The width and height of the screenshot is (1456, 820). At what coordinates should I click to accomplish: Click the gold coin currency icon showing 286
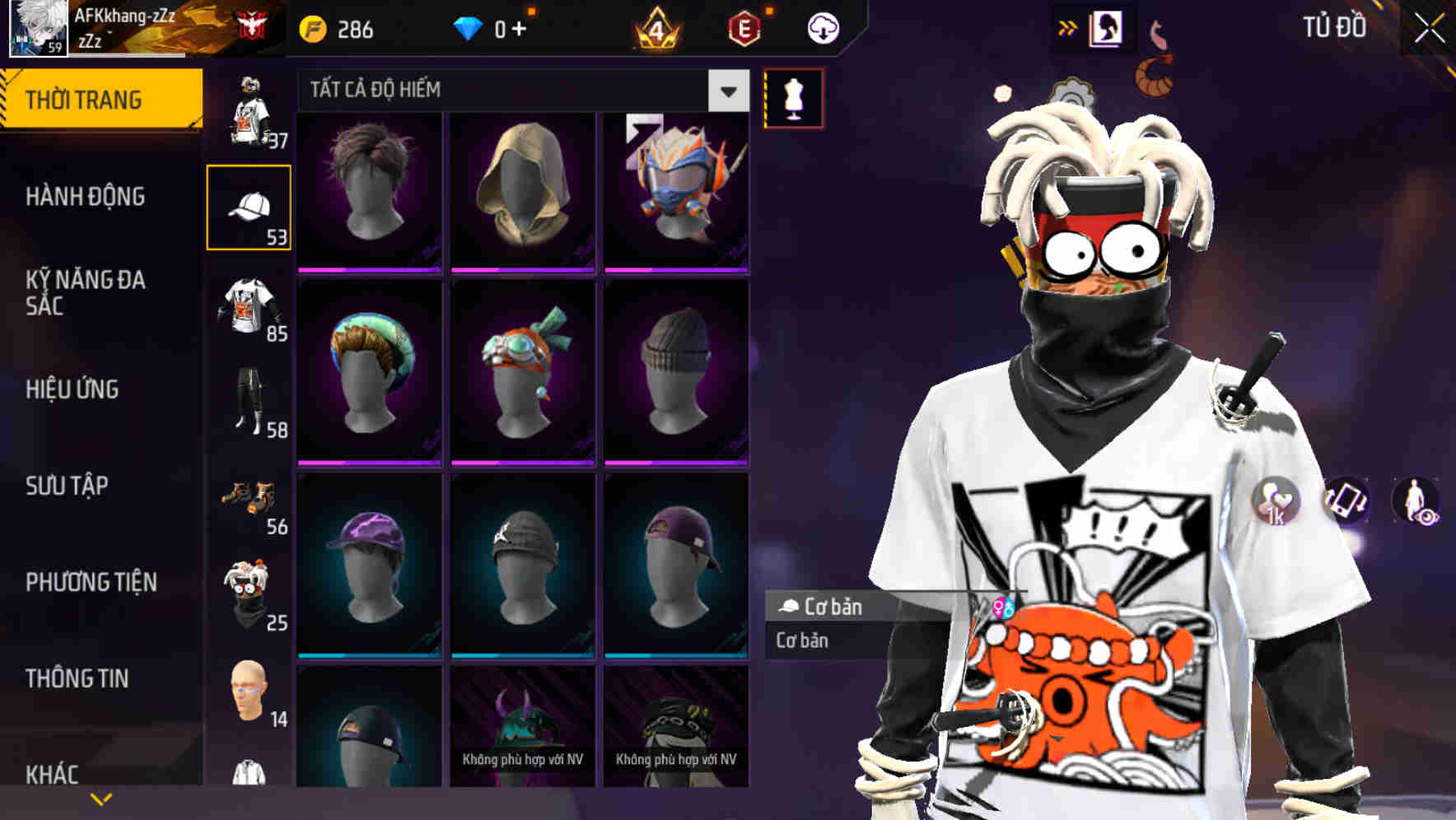click(x=311, y=27)
